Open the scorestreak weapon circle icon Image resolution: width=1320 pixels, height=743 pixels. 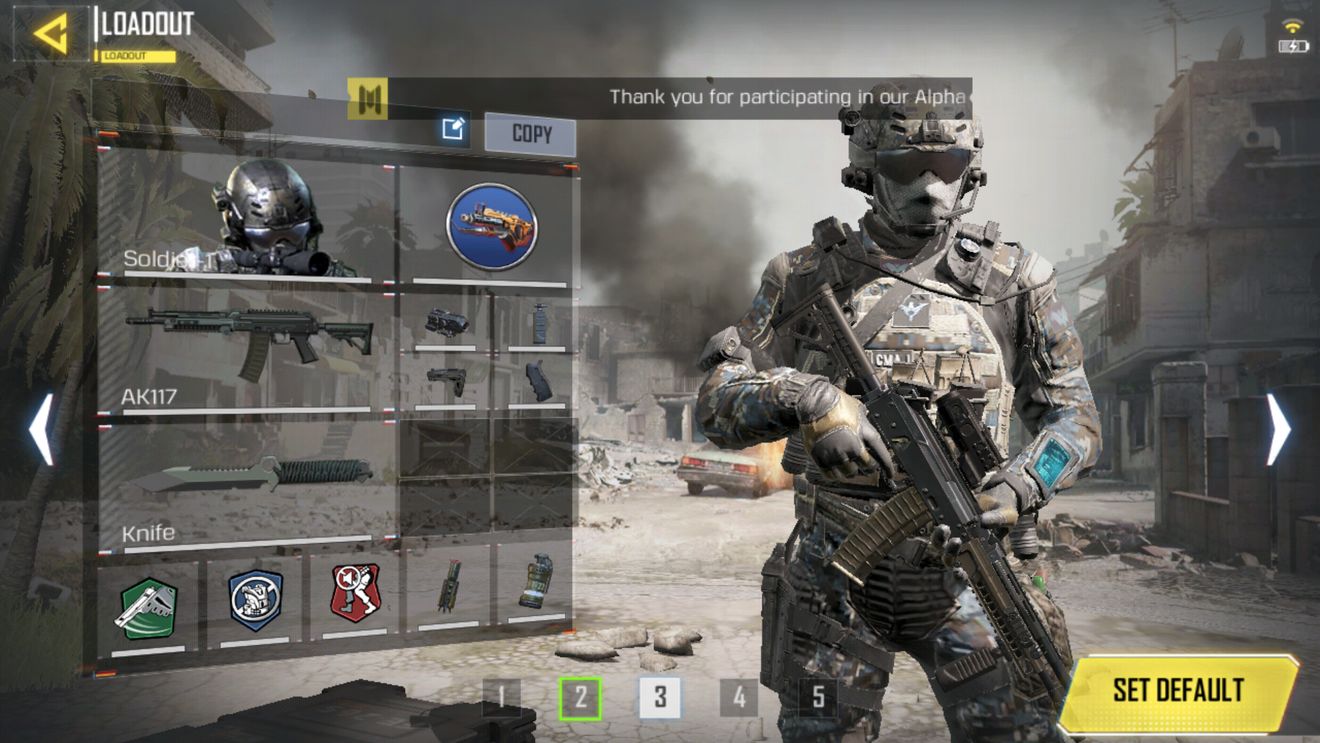(x=491, y=228)
